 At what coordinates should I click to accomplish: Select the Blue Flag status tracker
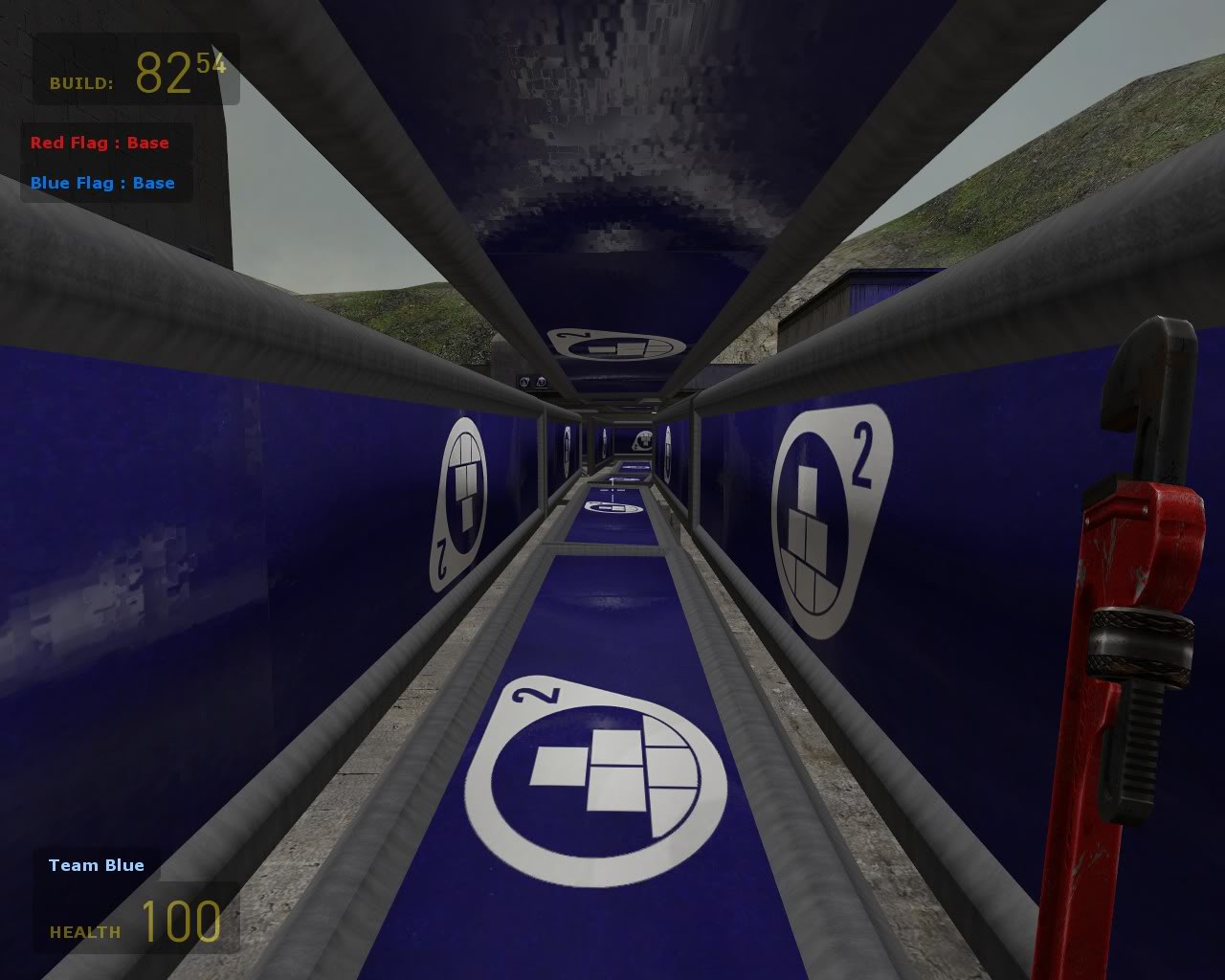[x=102, y=184]
